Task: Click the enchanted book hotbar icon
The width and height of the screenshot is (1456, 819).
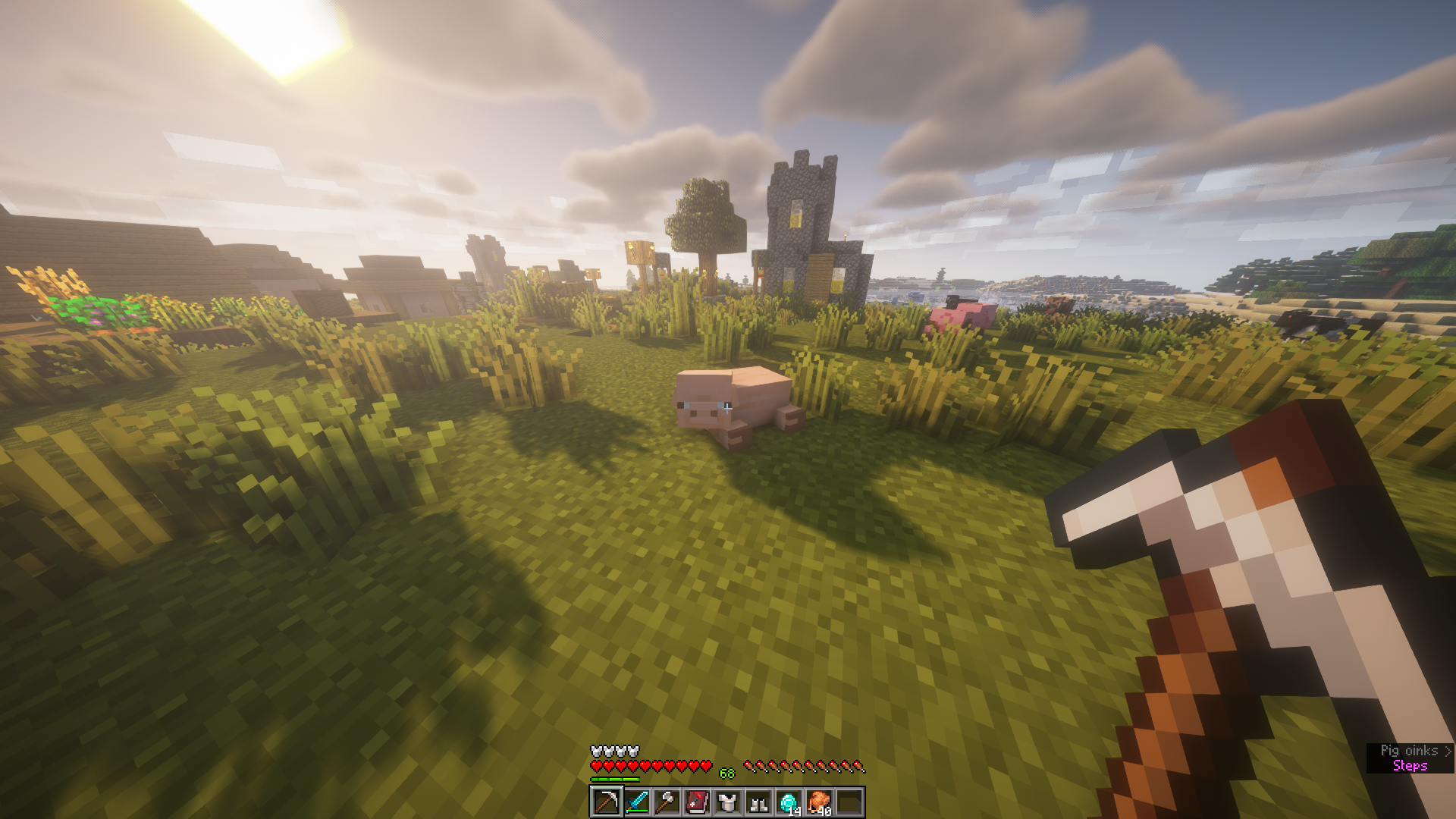Action: (x=697, y=802)
